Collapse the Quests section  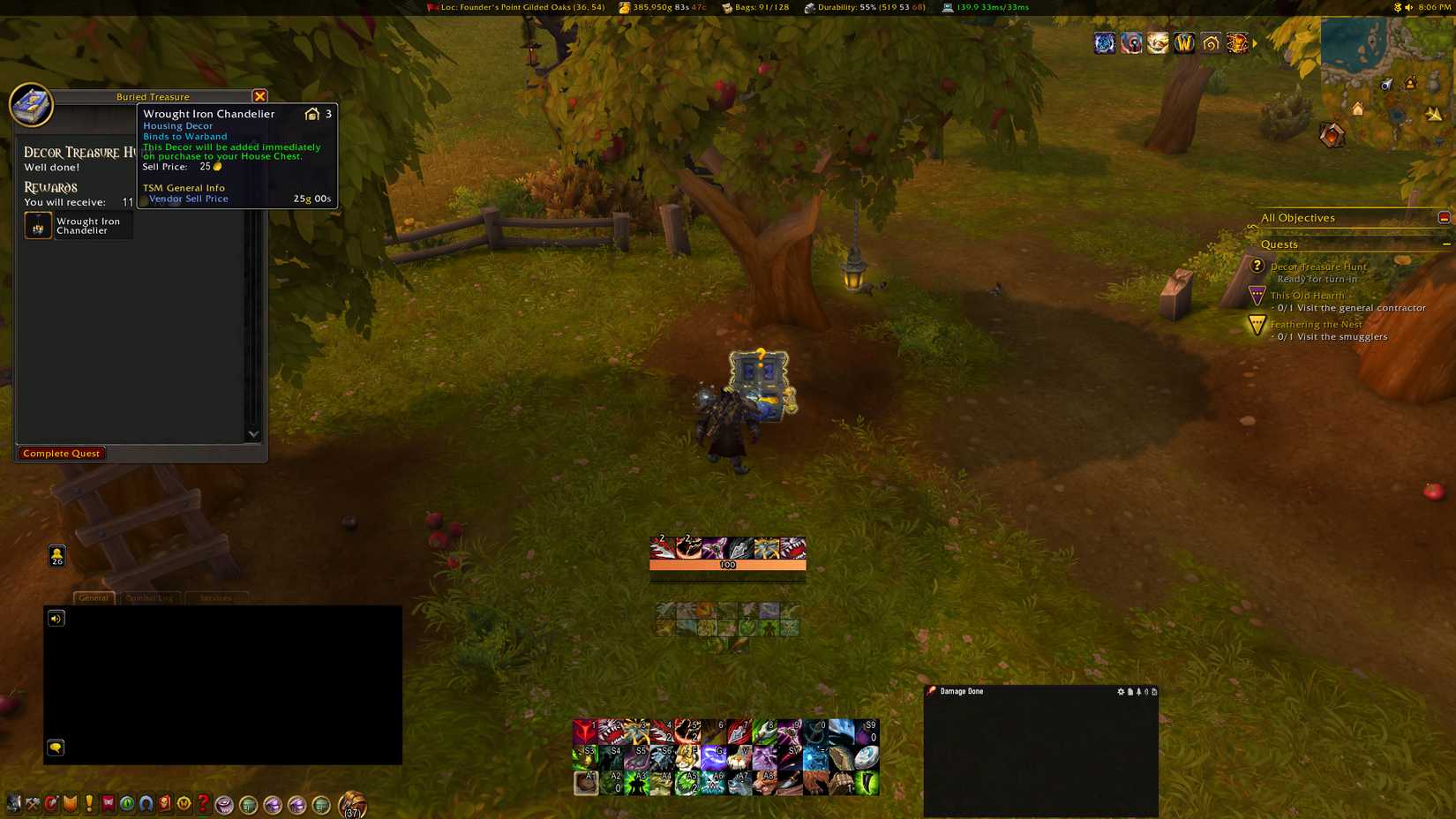tap(1448, 244)
